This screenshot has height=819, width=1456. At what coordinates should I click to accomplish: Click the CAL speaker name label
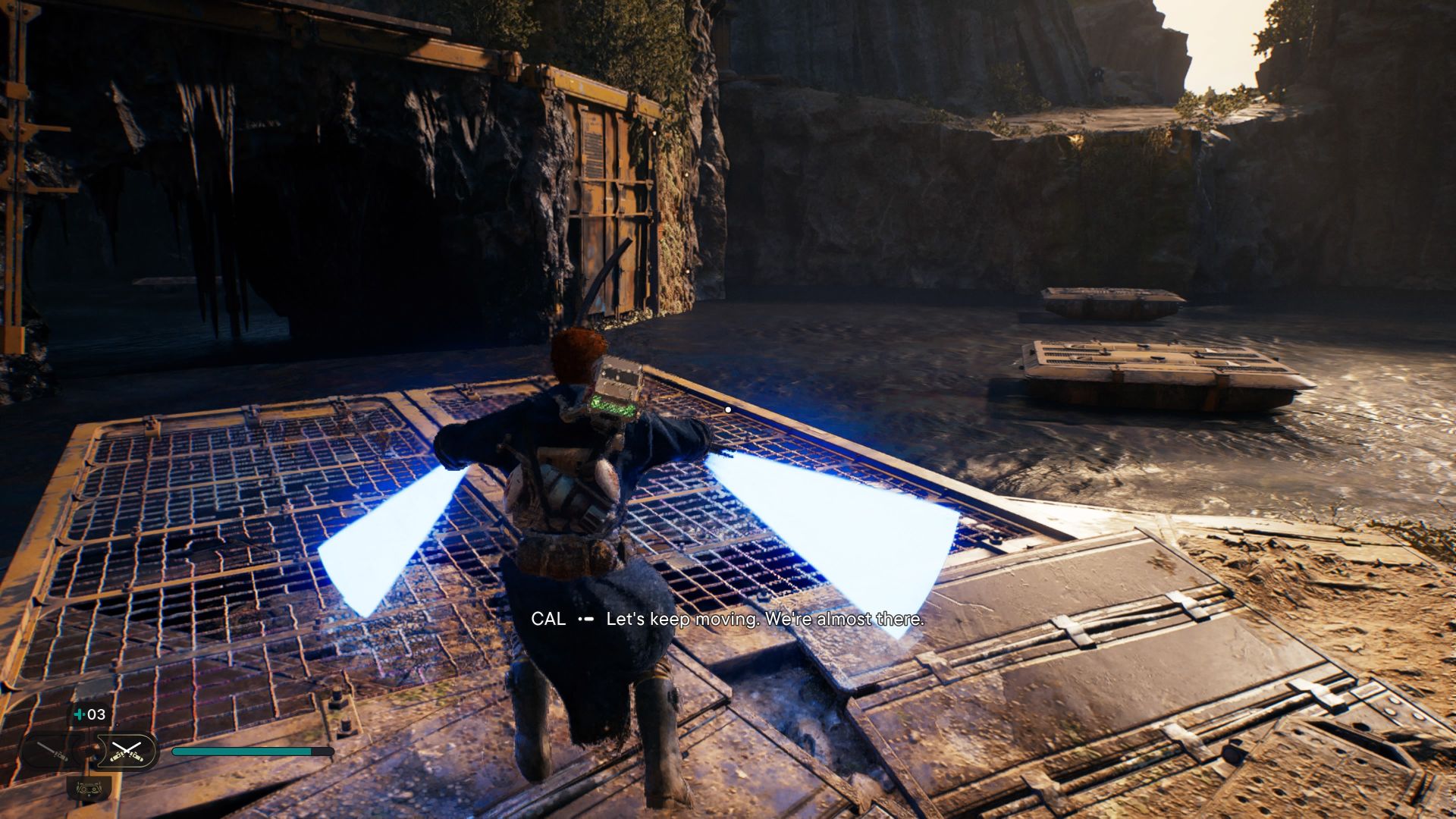(x=549, y=620)
